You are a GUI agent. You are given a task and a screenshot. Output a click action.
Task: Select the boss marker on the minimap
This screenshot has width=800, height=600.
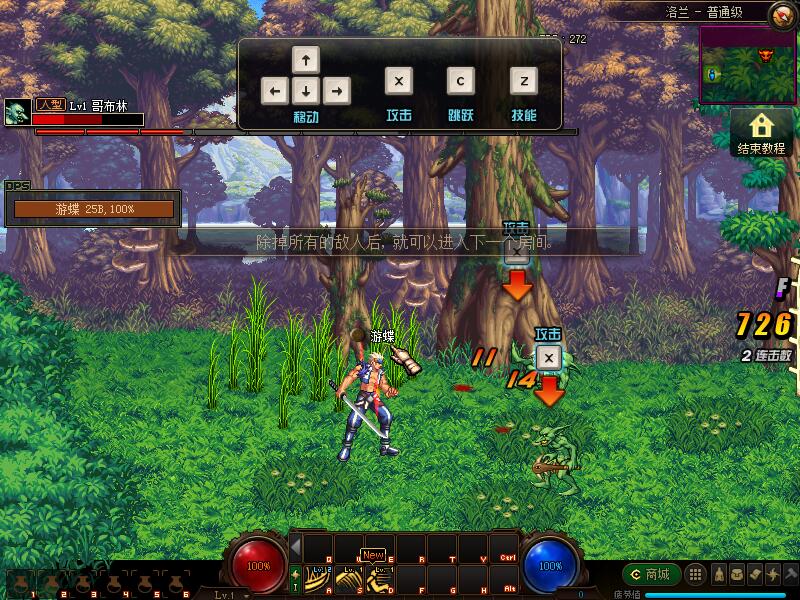click(767, 53)
